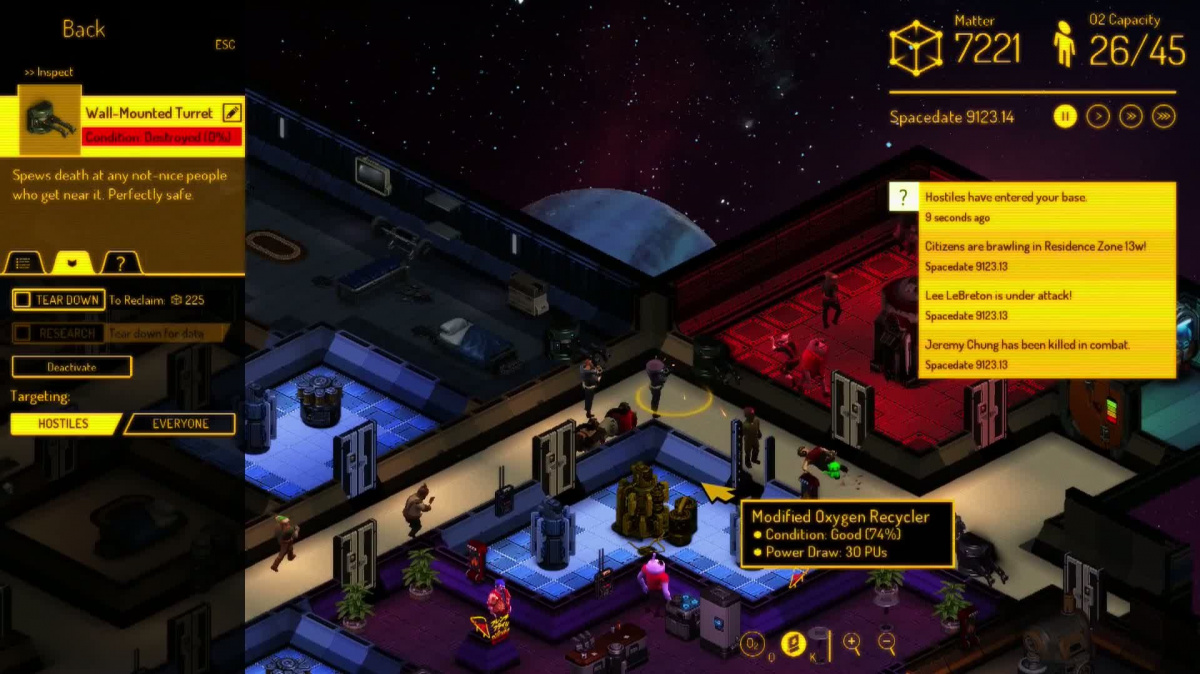Zoom out with the magnifier minus
This screenshot has width=1200, height=674.
(x=887, y=644)
